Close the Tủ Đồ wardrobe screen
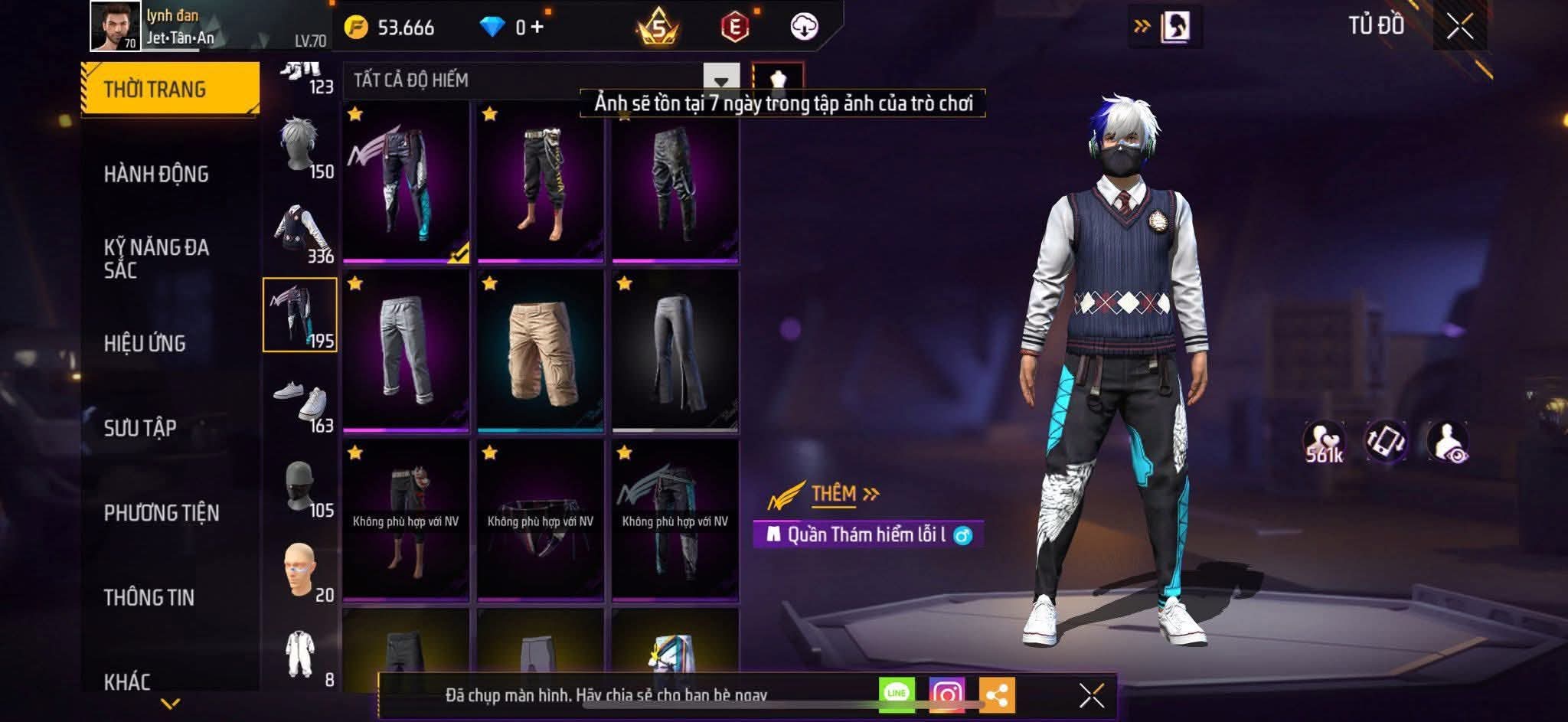The image size is (1568, 722). pyautogui.click(x=1459, y=27)
